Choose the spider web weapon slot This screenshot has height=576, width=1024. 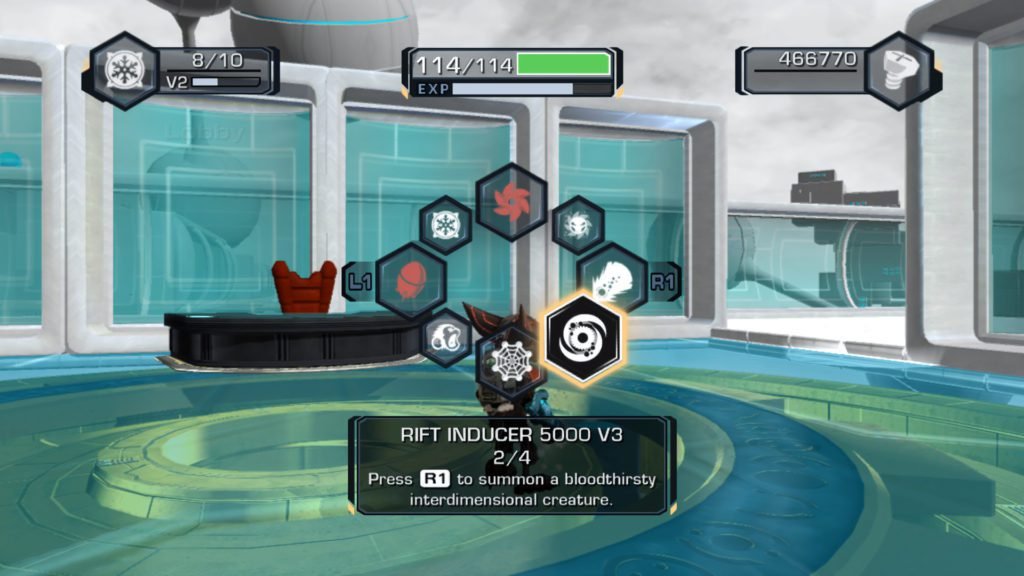(510, 362)
